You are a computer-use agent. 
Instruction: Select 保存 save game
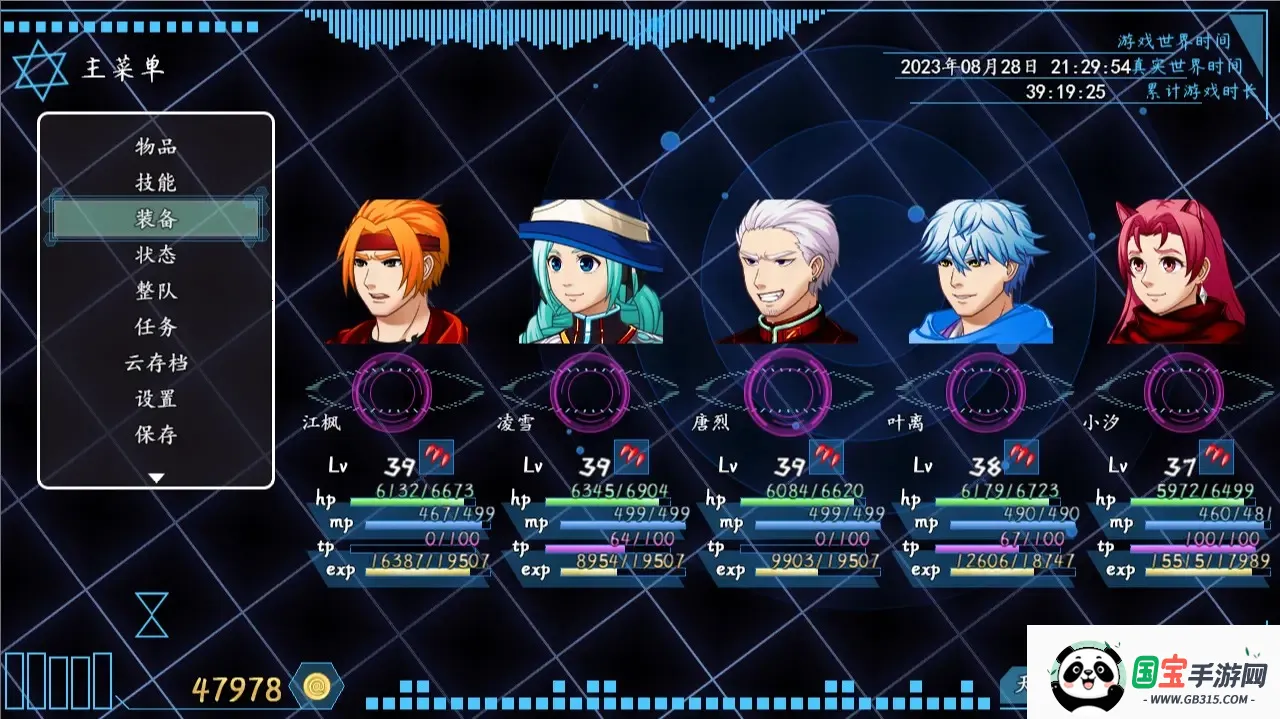tap(156, 435)
